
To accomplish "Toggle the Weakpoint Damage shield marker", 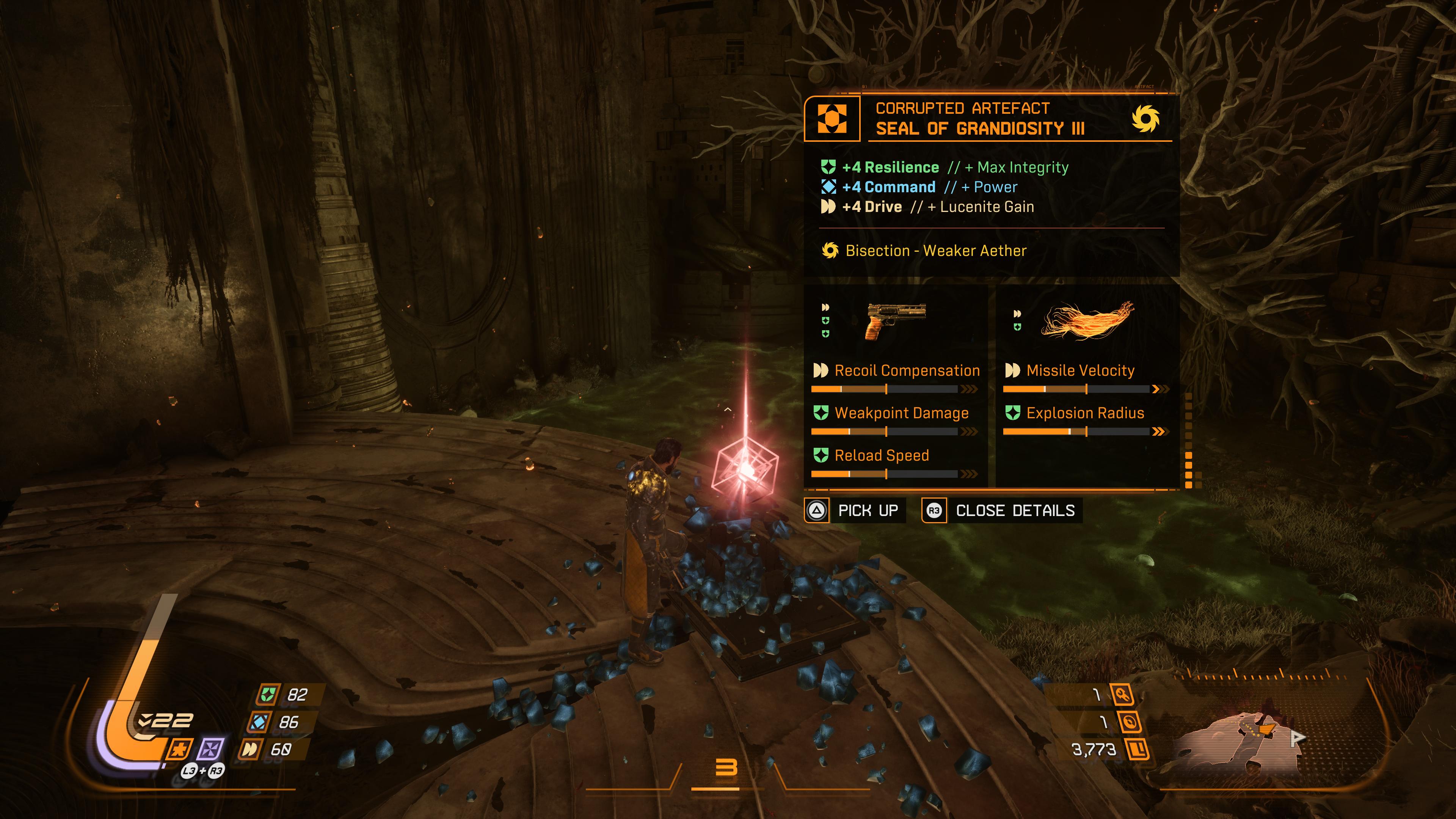I will click(821, 412).
